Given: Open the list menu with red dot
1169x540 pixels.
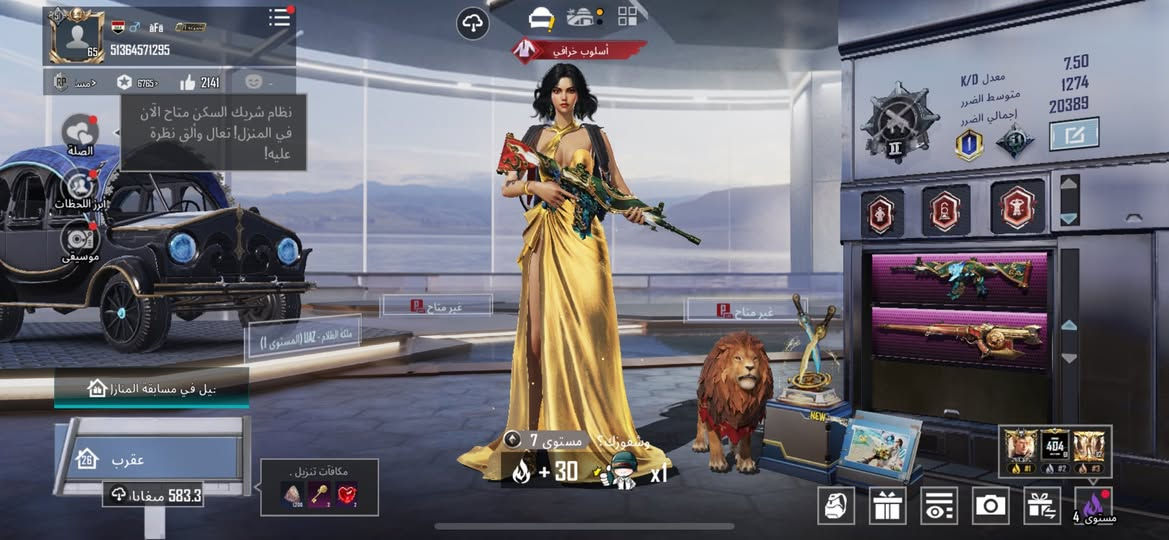Looking at the screenshot, I should click(280, 18).
